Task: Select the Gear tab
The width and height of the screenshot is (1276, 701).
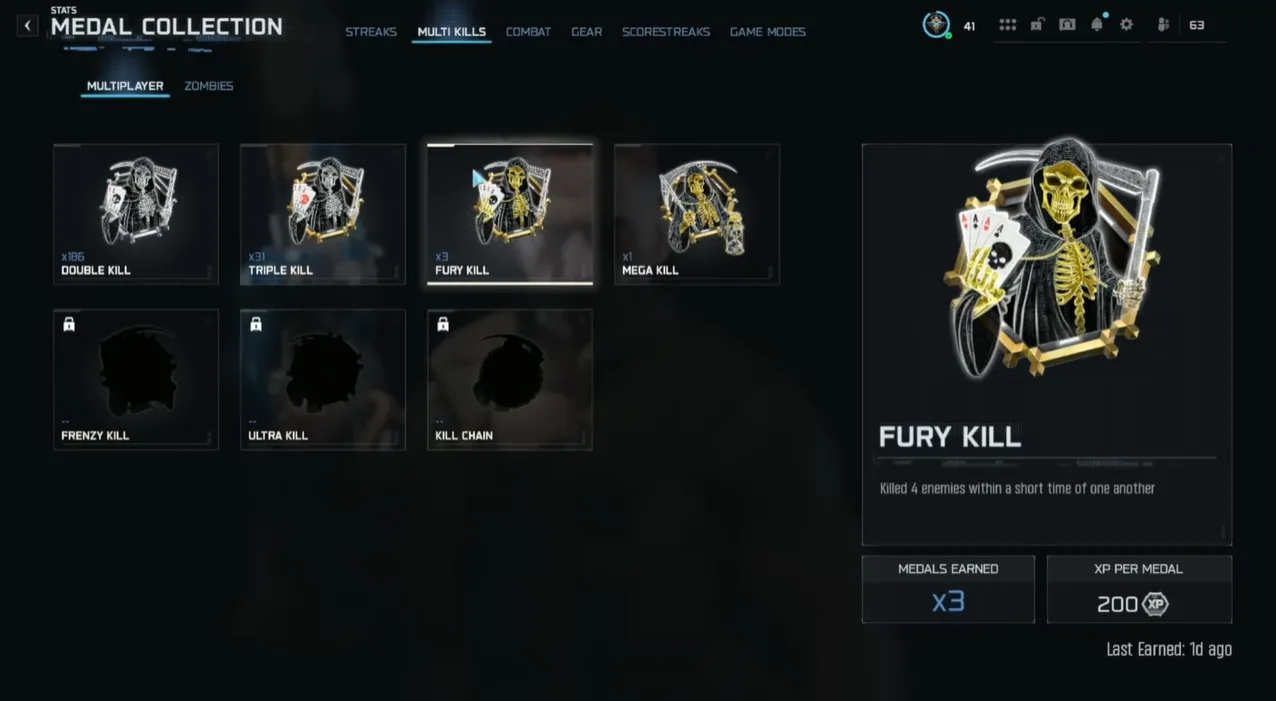Action: (586, 32)
